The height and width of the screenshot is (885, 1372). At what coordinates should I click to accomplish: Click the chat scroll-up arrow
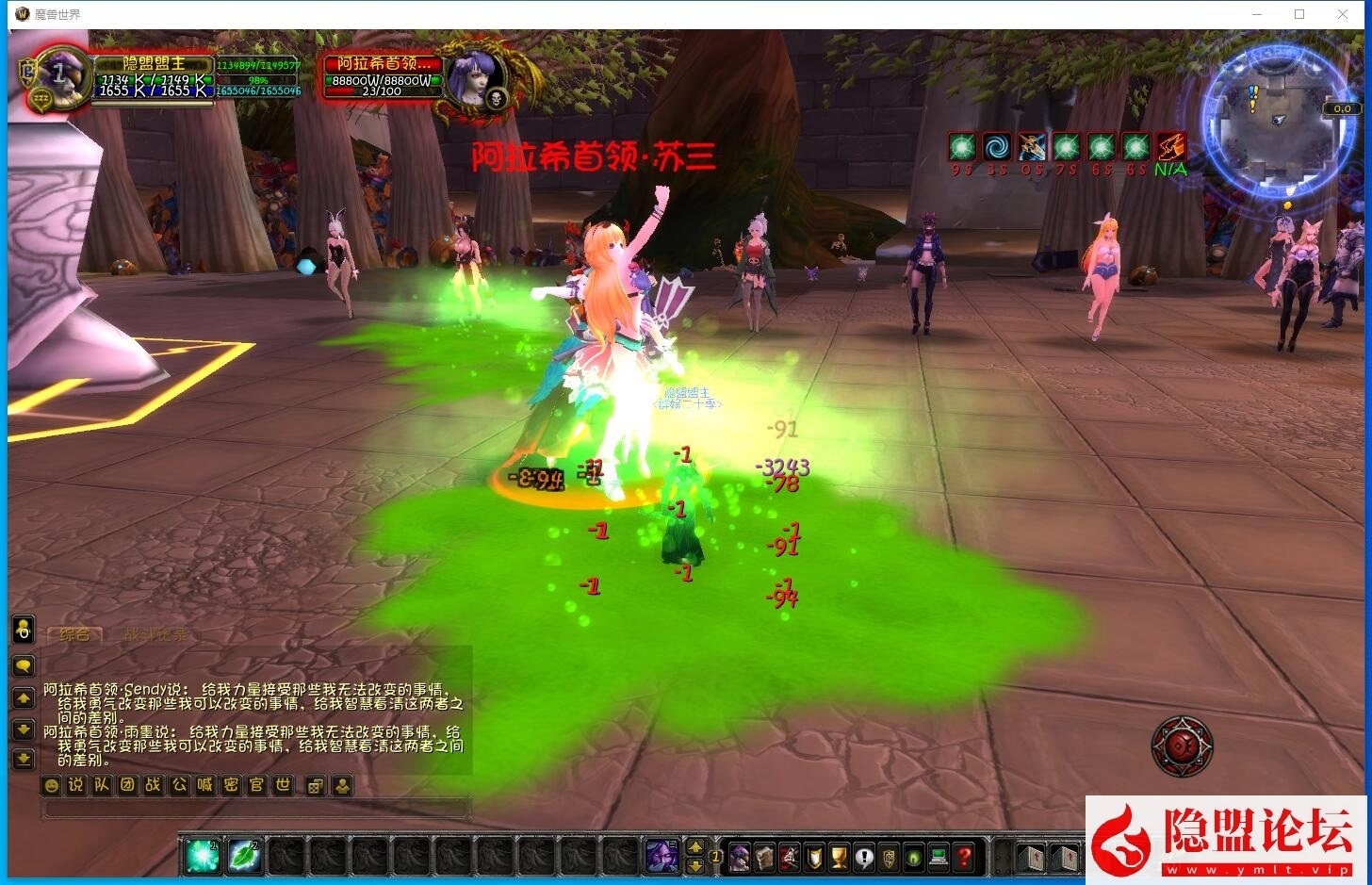point(23,698)
